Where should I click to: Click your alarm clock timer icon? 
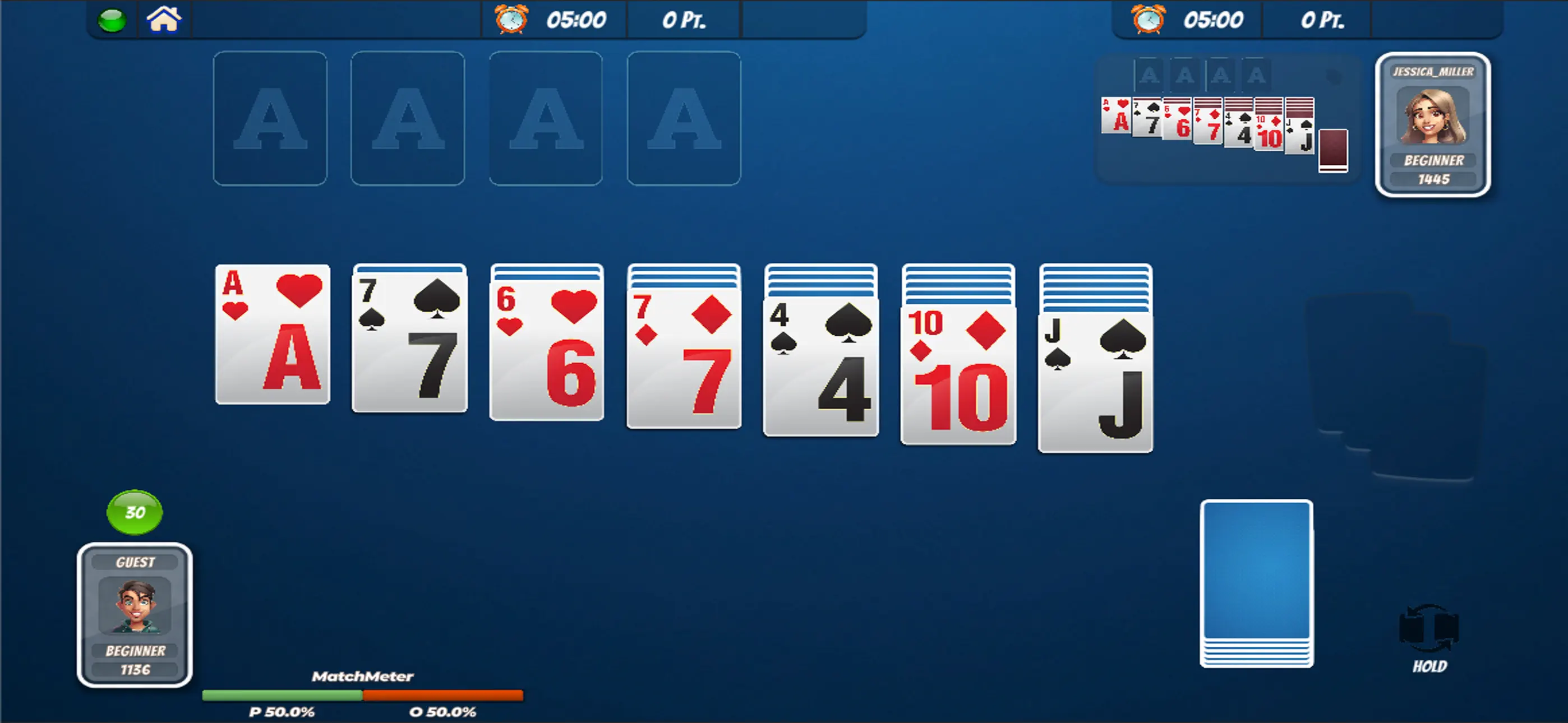(x=511, y=20)
